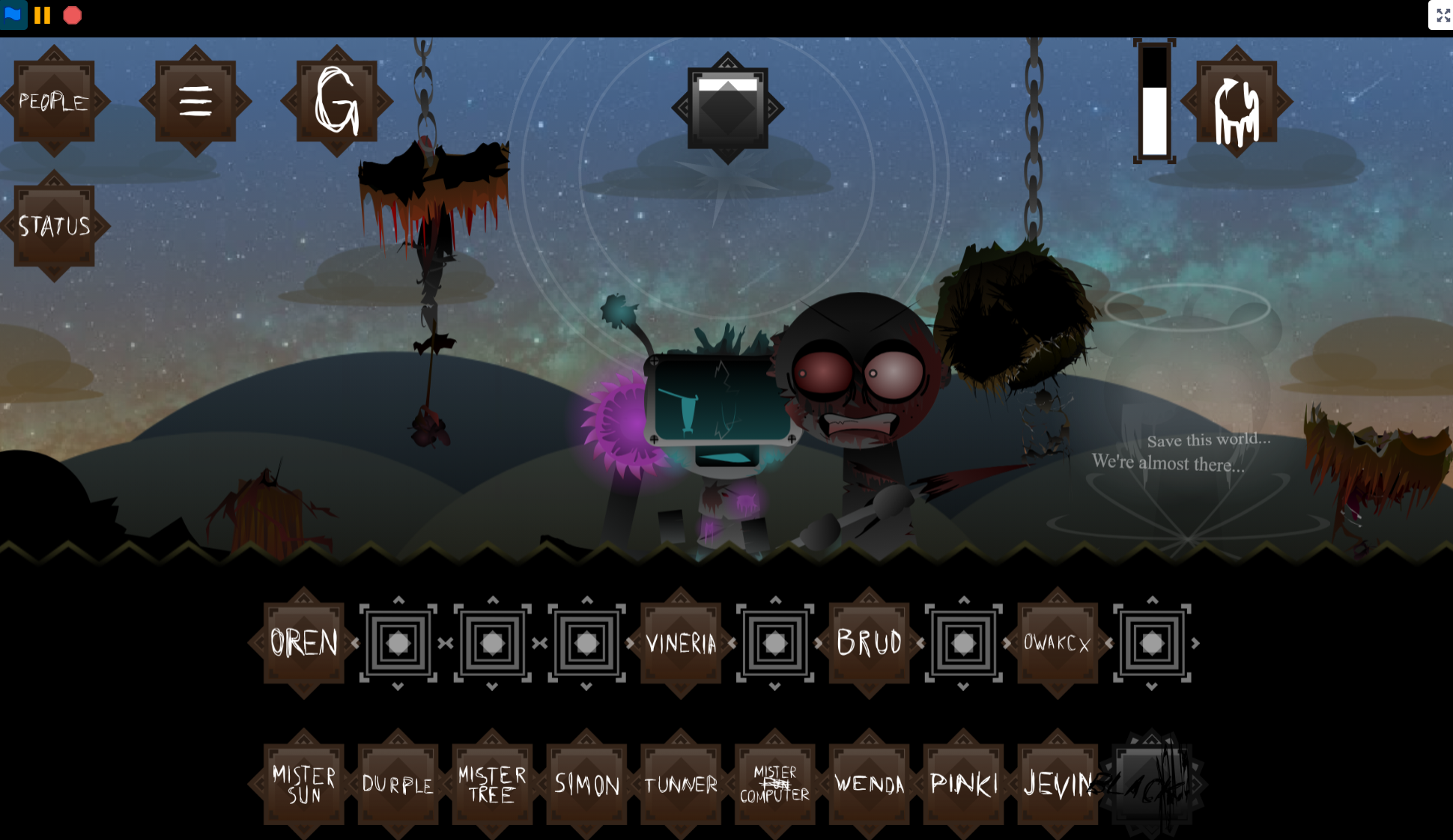Click the G letter button
1453x840 pixels.
click(336, 101)
